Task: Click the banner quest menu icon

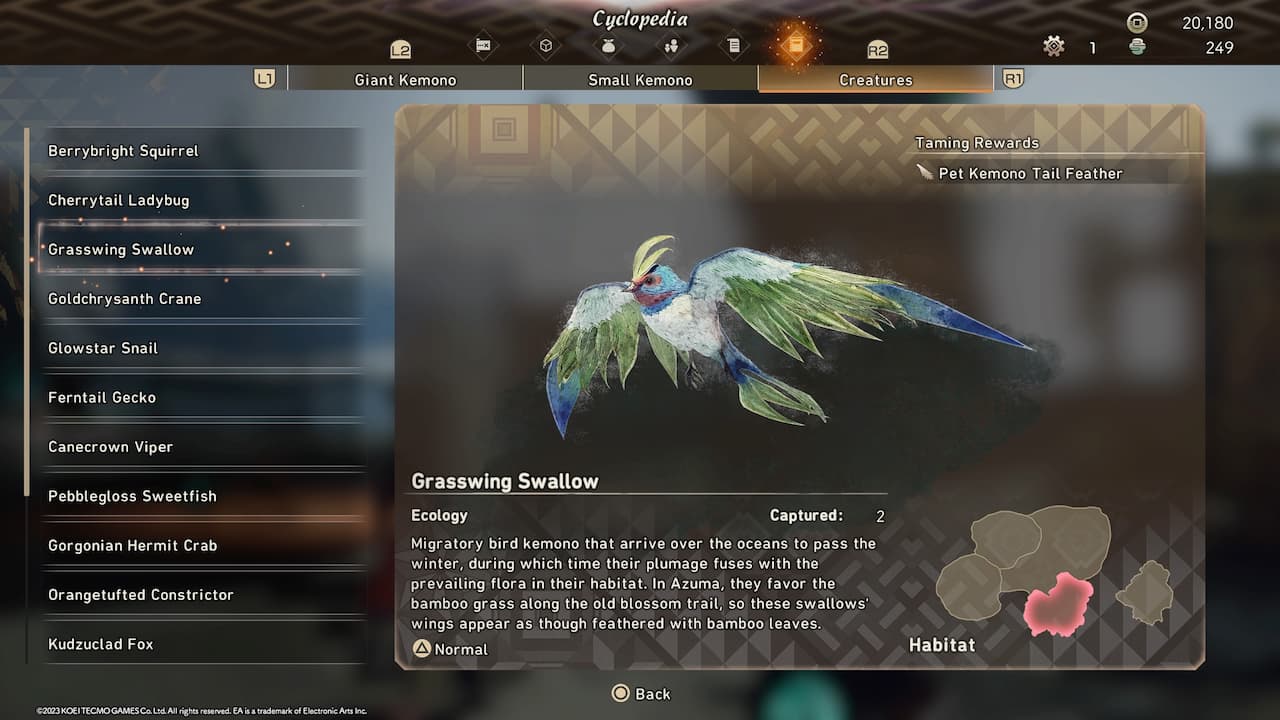Action: pyautogui.click(x=485, y=45)
